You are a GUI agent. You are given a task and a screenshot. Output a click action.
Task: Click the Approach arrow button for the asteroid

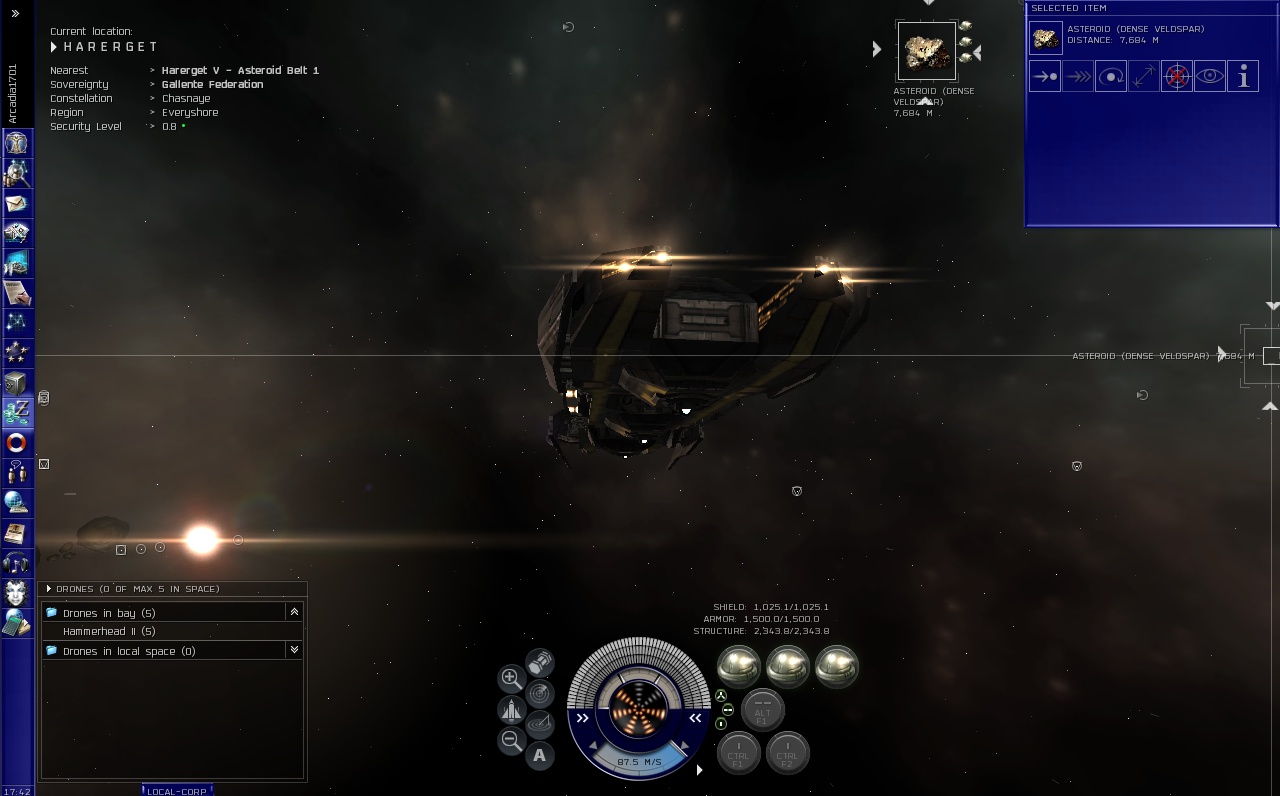pos(1044,76)
